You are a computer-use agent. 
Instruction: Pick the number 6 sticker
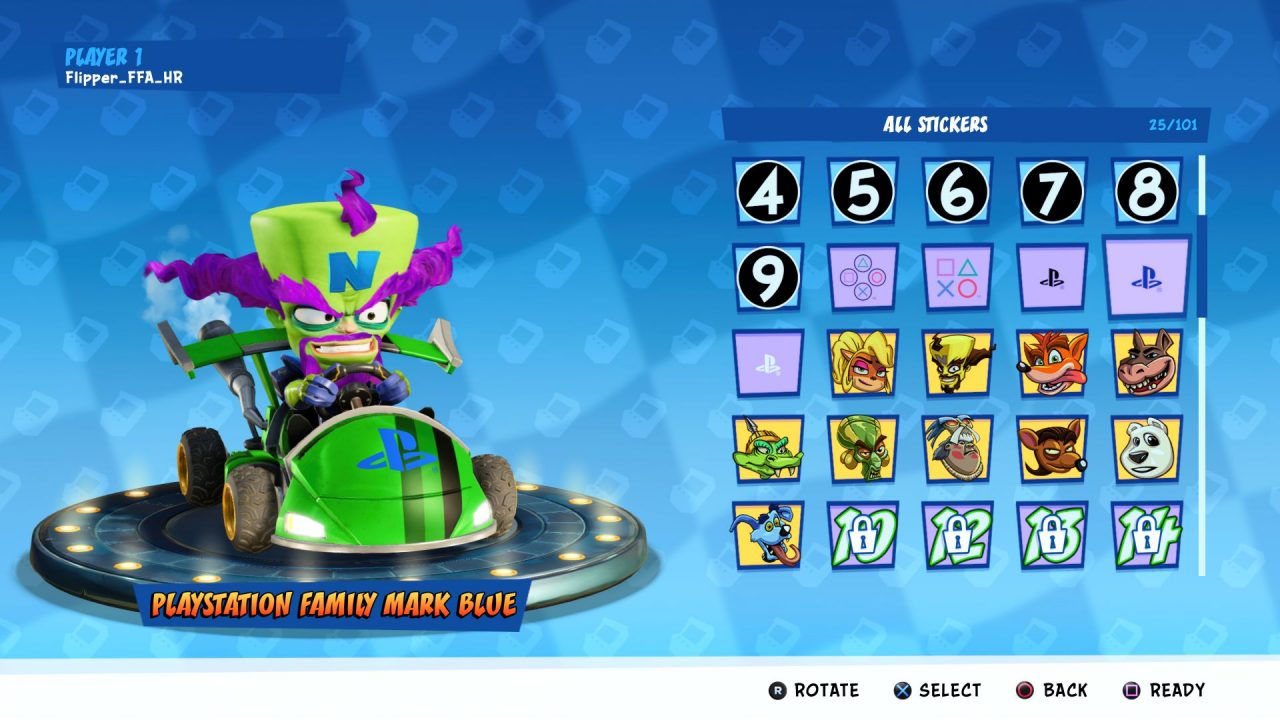point(957,191)
